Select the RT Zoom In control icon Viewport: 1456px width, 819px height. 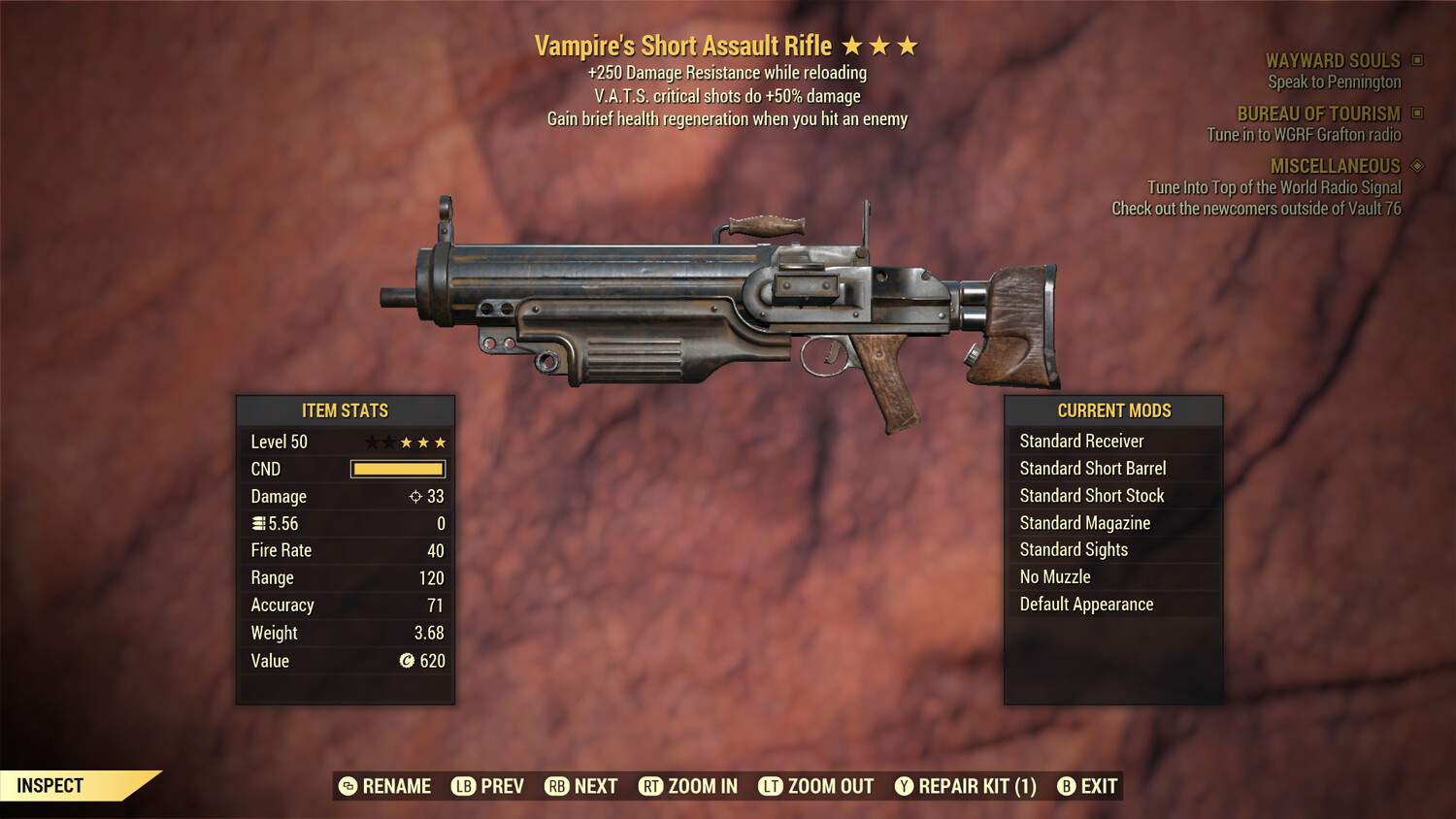click(x=652, y=786)
